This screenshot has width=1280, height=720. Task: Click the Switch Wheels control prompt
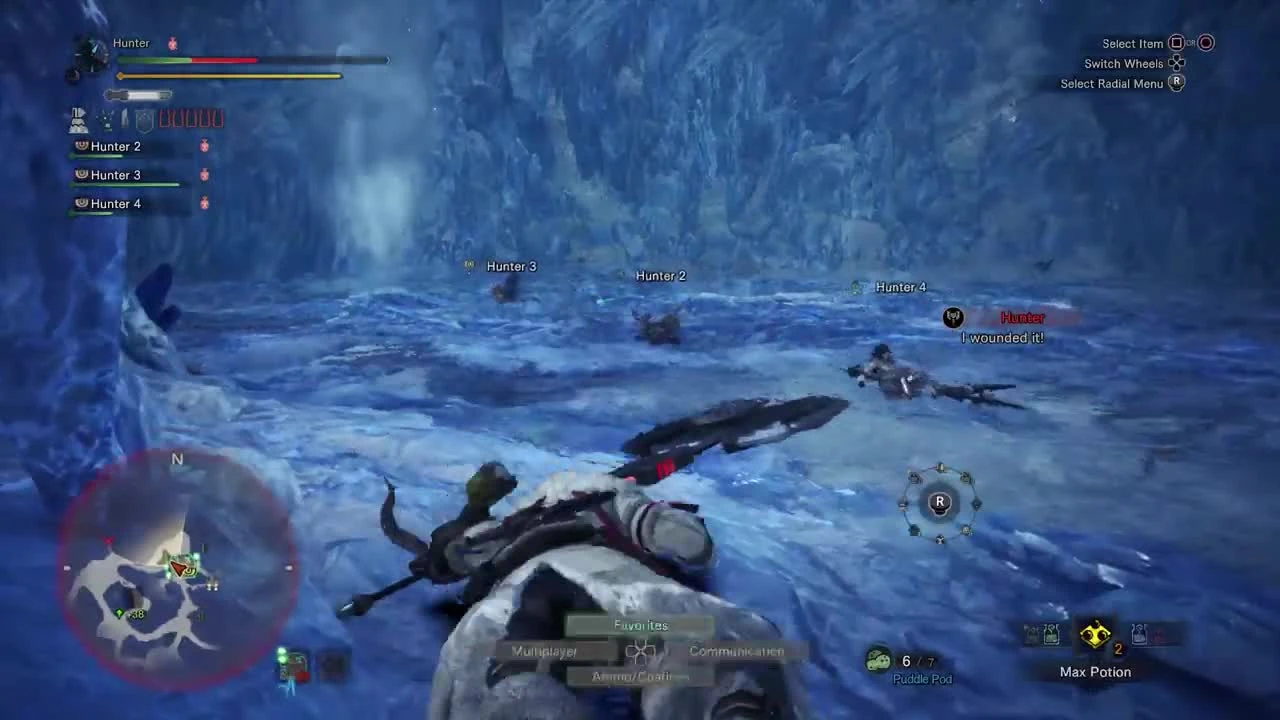point(1123,63)
